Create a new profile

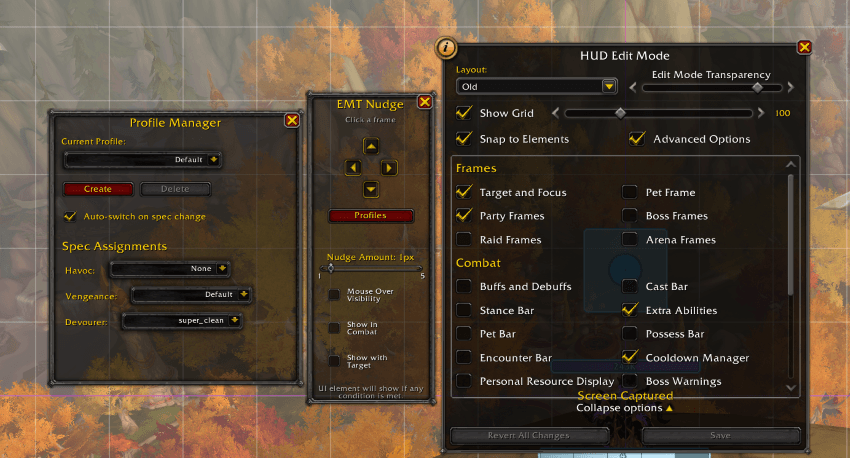98,189
